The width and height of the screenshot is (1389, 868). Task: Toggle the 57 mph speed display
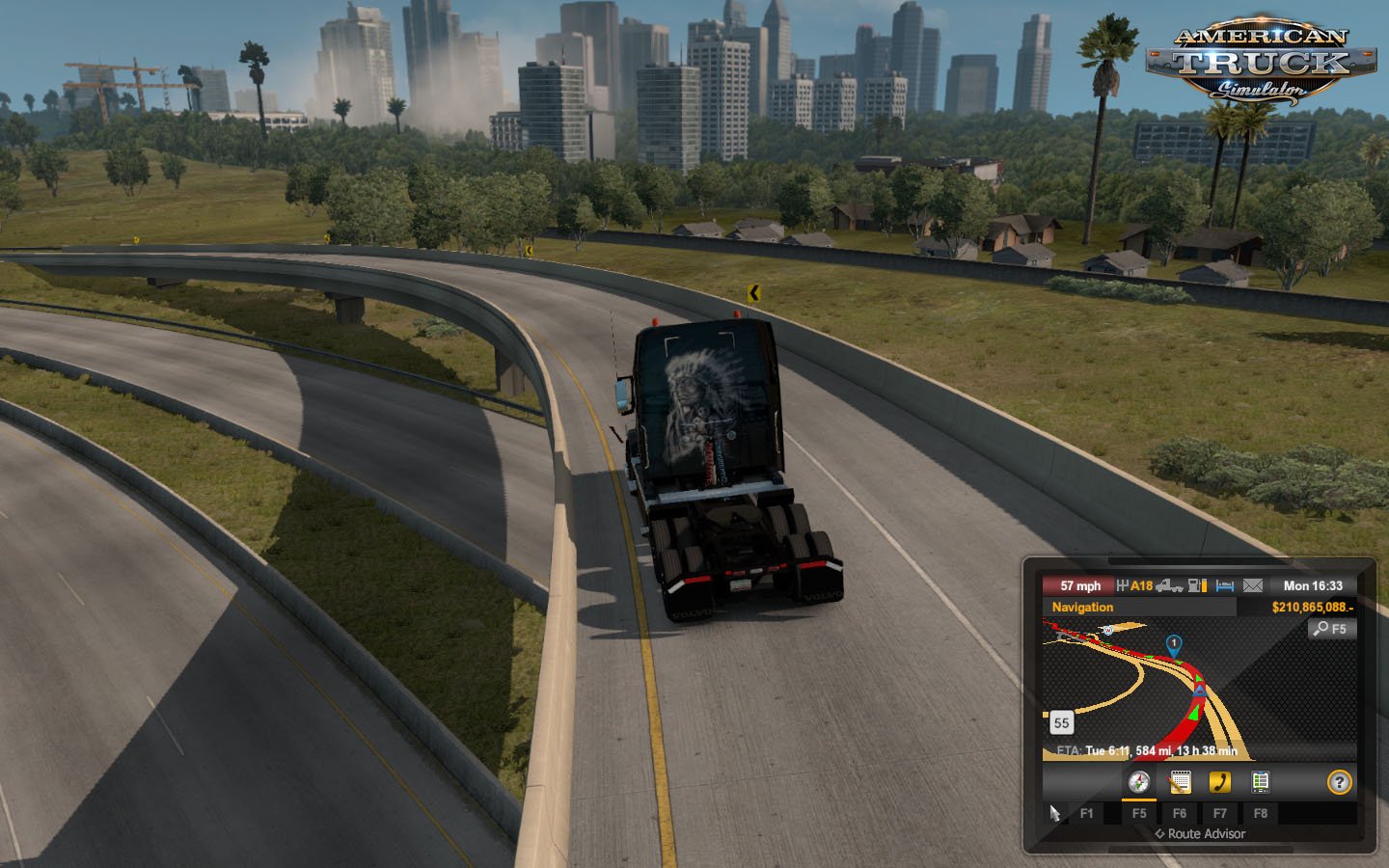click(1080, 585)
